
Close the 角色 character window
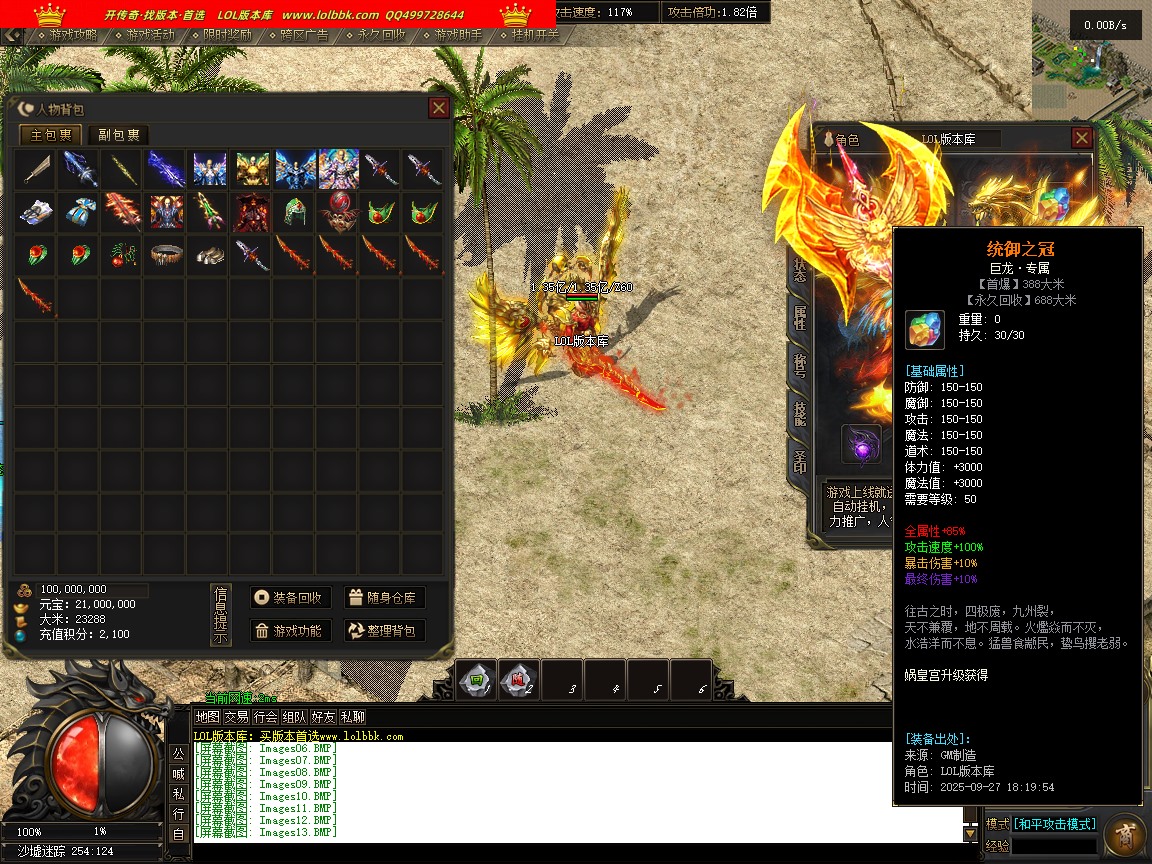tap(1081, 138)
